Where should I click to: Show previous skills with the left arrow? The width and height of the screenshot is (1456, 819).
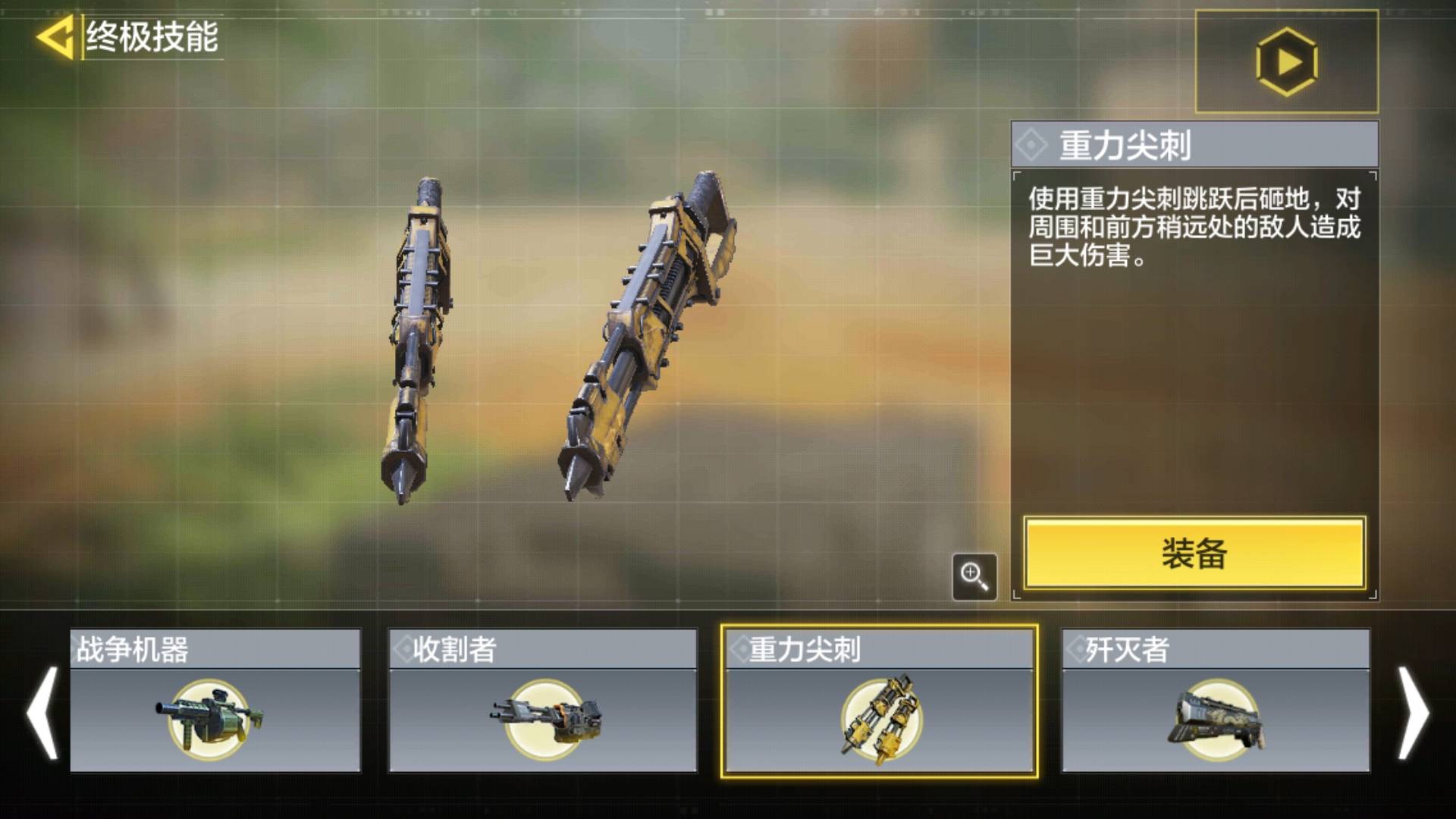click(42, 713)
